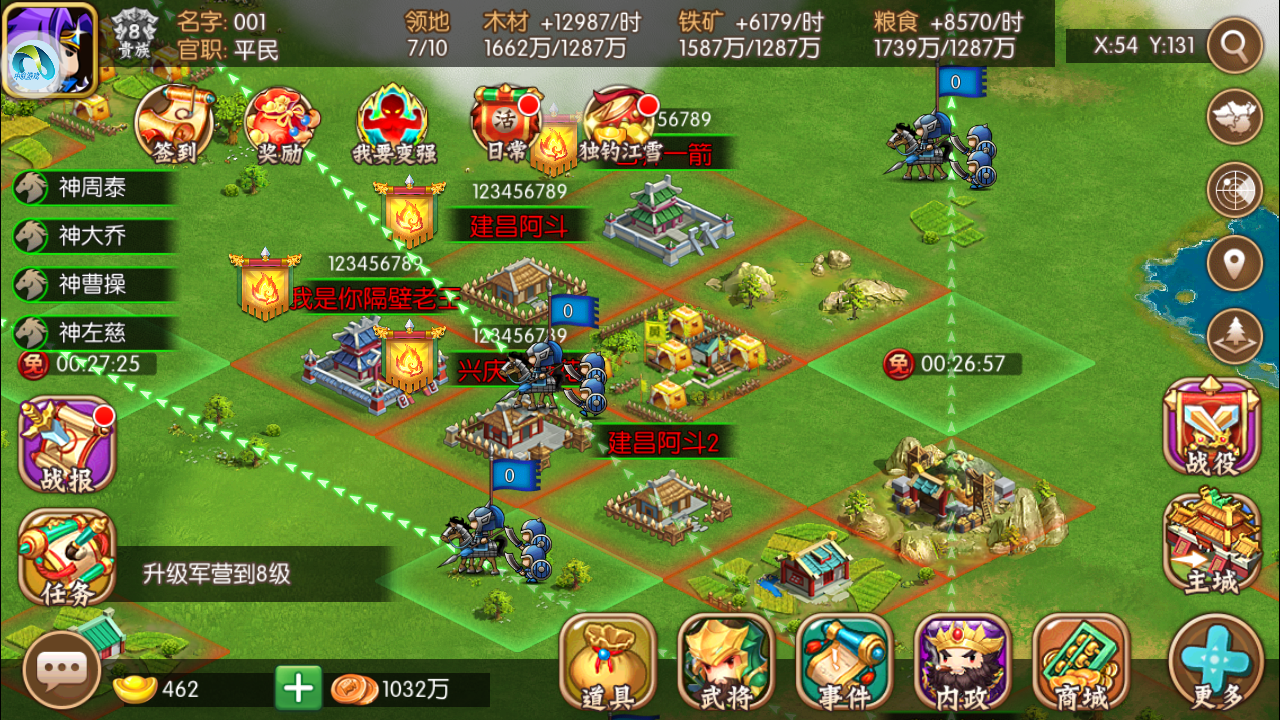Open the 道具 items bag

(x=607, y=662)
